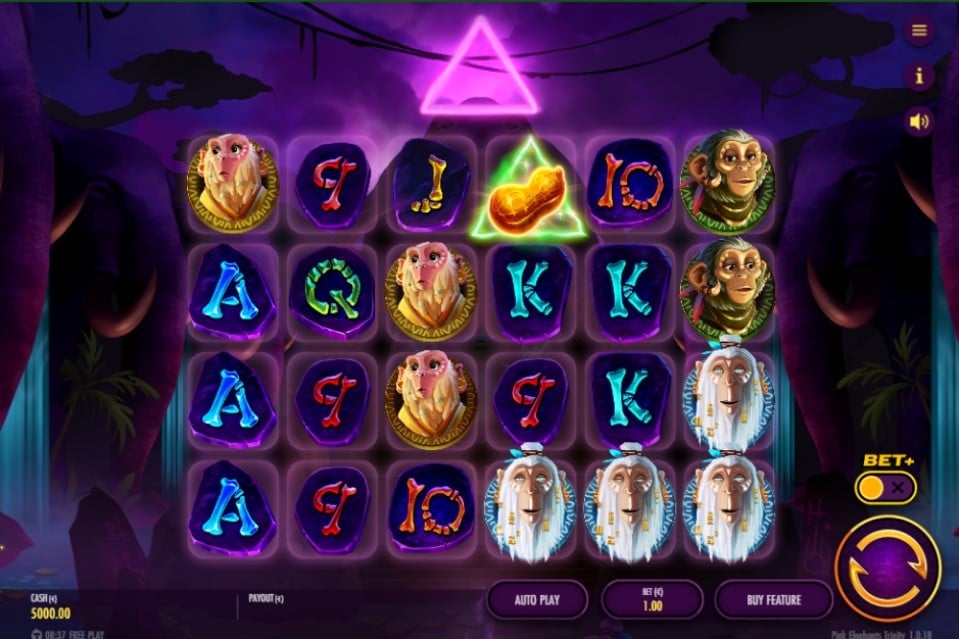Click the Buy Feature button
Screen dimensions: 959x639
click(x=773, y=600)
